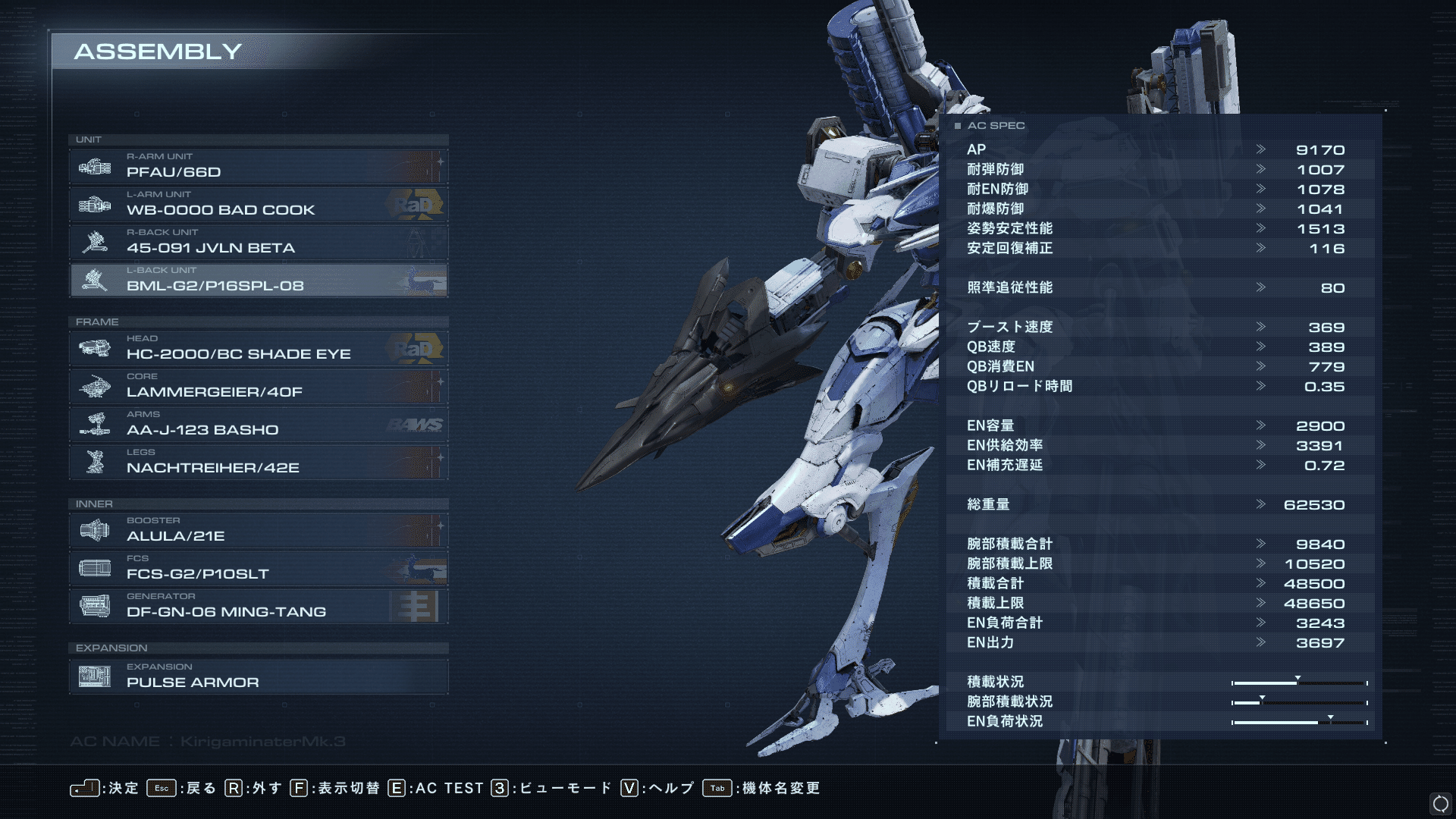Choose the L-ARM UNIT WB-0000 BAD COOK
1456x819 pixels.
[258, 204]
